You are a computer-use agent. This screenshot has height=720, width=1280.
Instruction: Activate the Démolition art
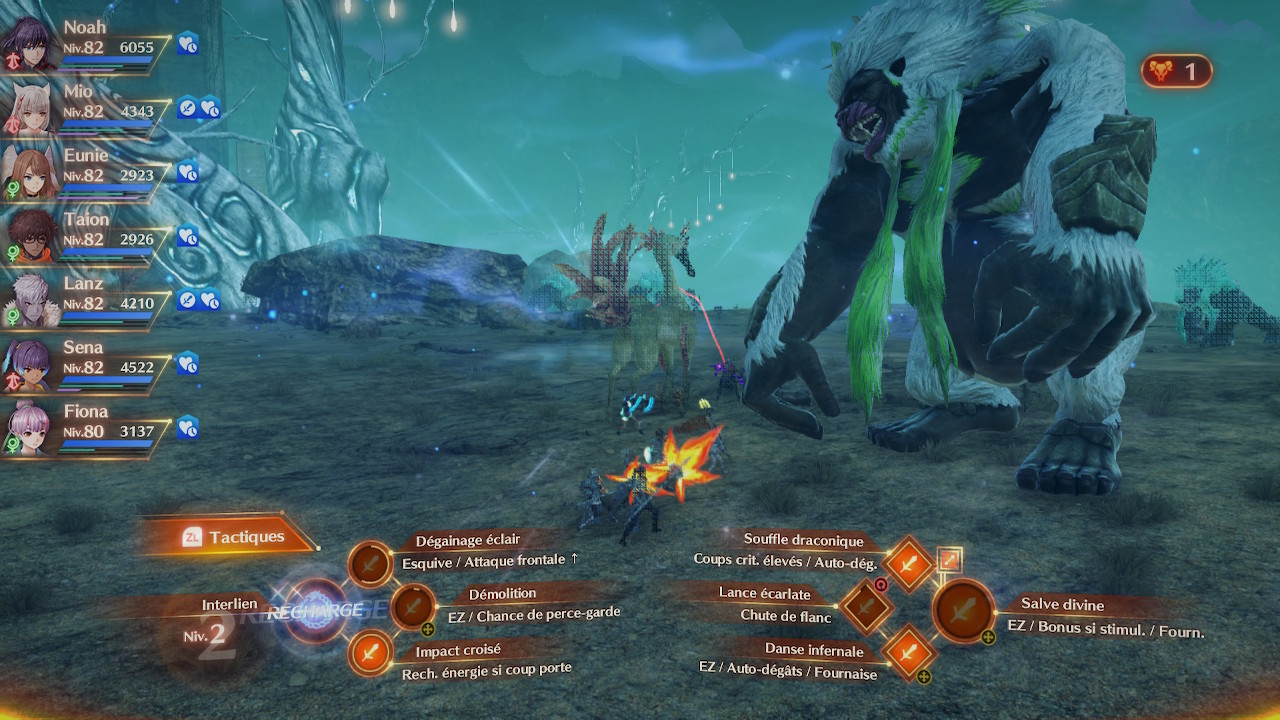point(412,606)
